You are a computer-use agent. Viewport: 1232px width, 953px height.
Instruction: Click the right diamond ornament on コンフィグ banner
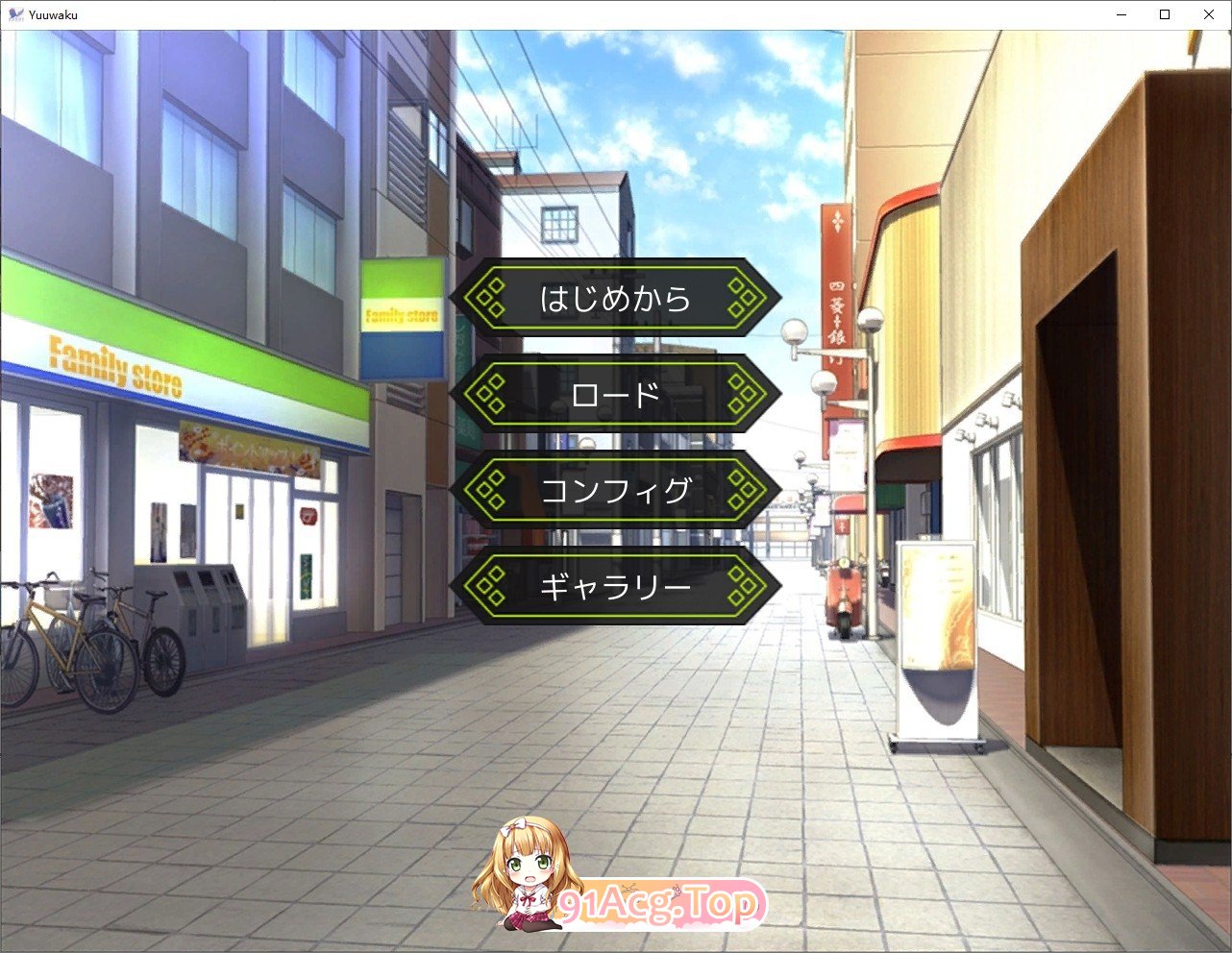click(741, 490)
